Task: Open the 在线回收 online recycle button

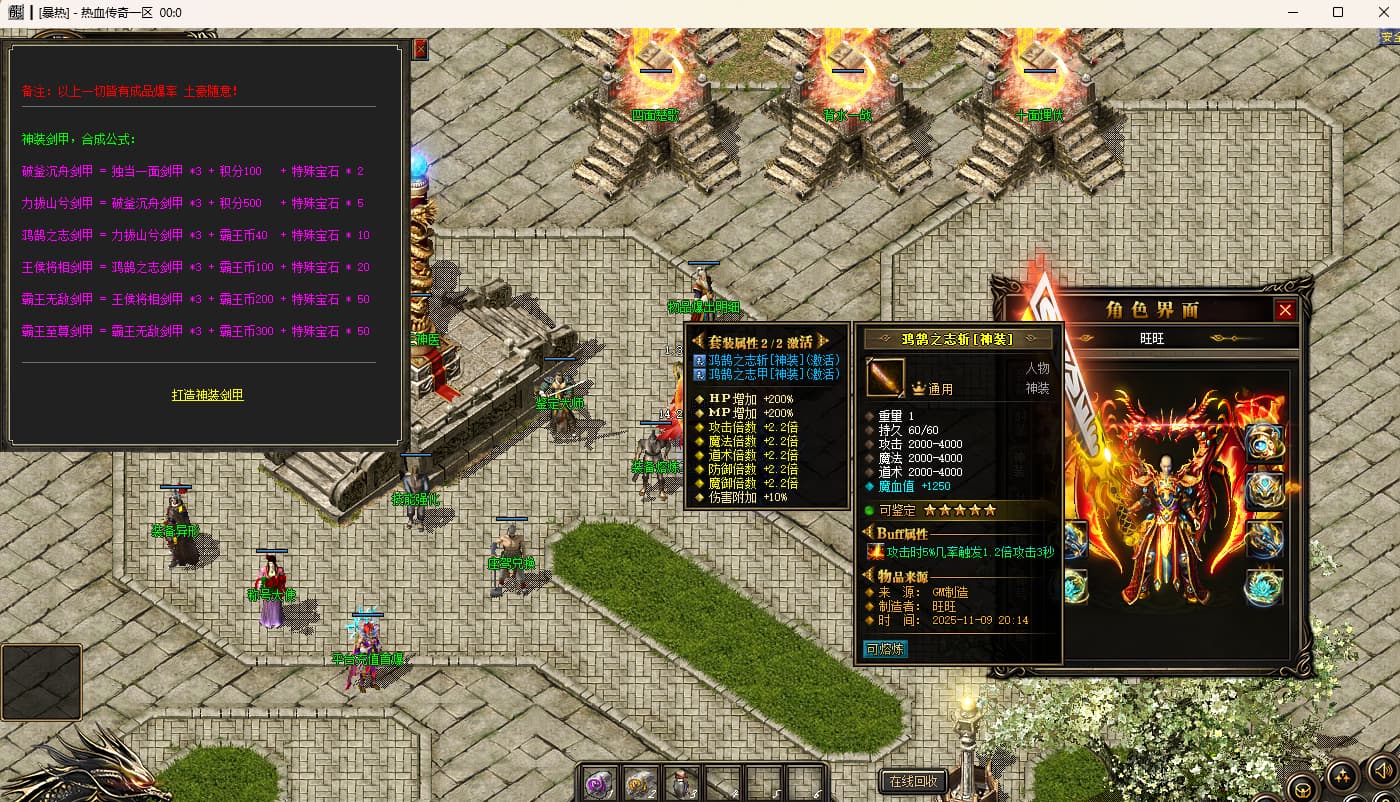Action: 913,781
